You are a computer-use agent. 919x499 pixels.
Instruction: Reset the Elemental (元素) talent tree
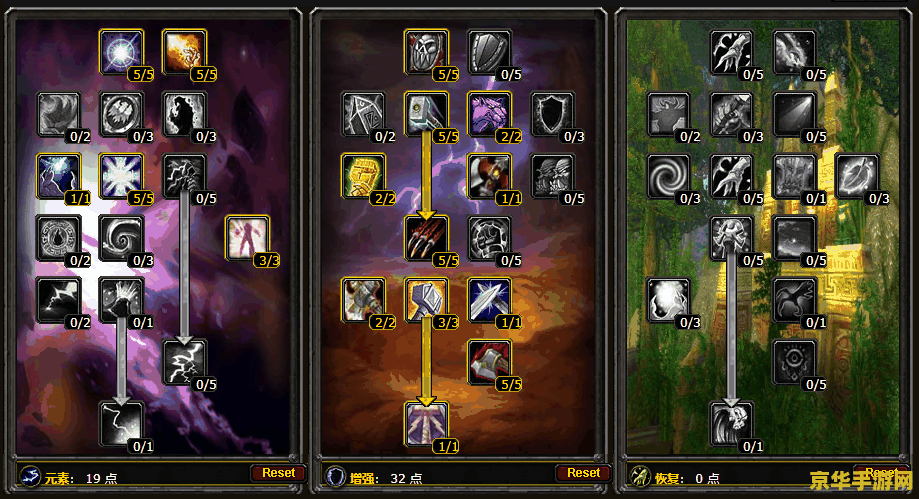(x=279, y=473)
